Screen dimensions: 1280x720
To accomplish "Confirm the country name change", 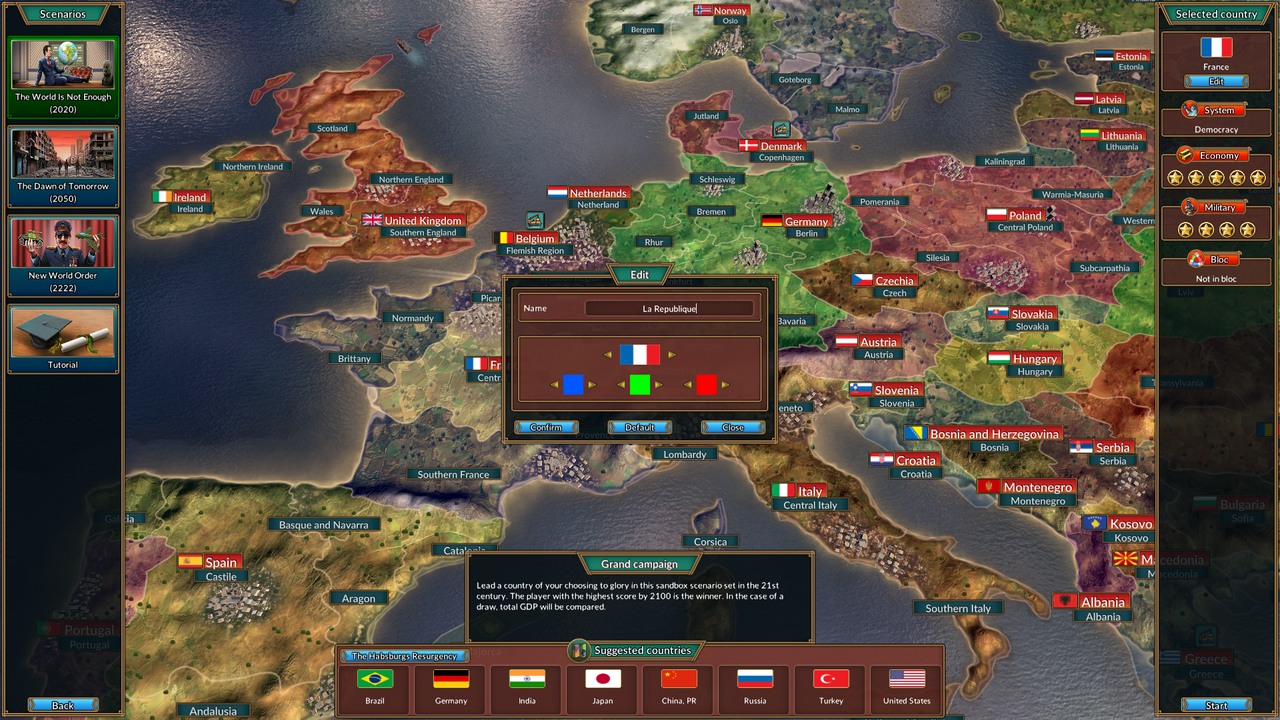I will tap(546, 427).
